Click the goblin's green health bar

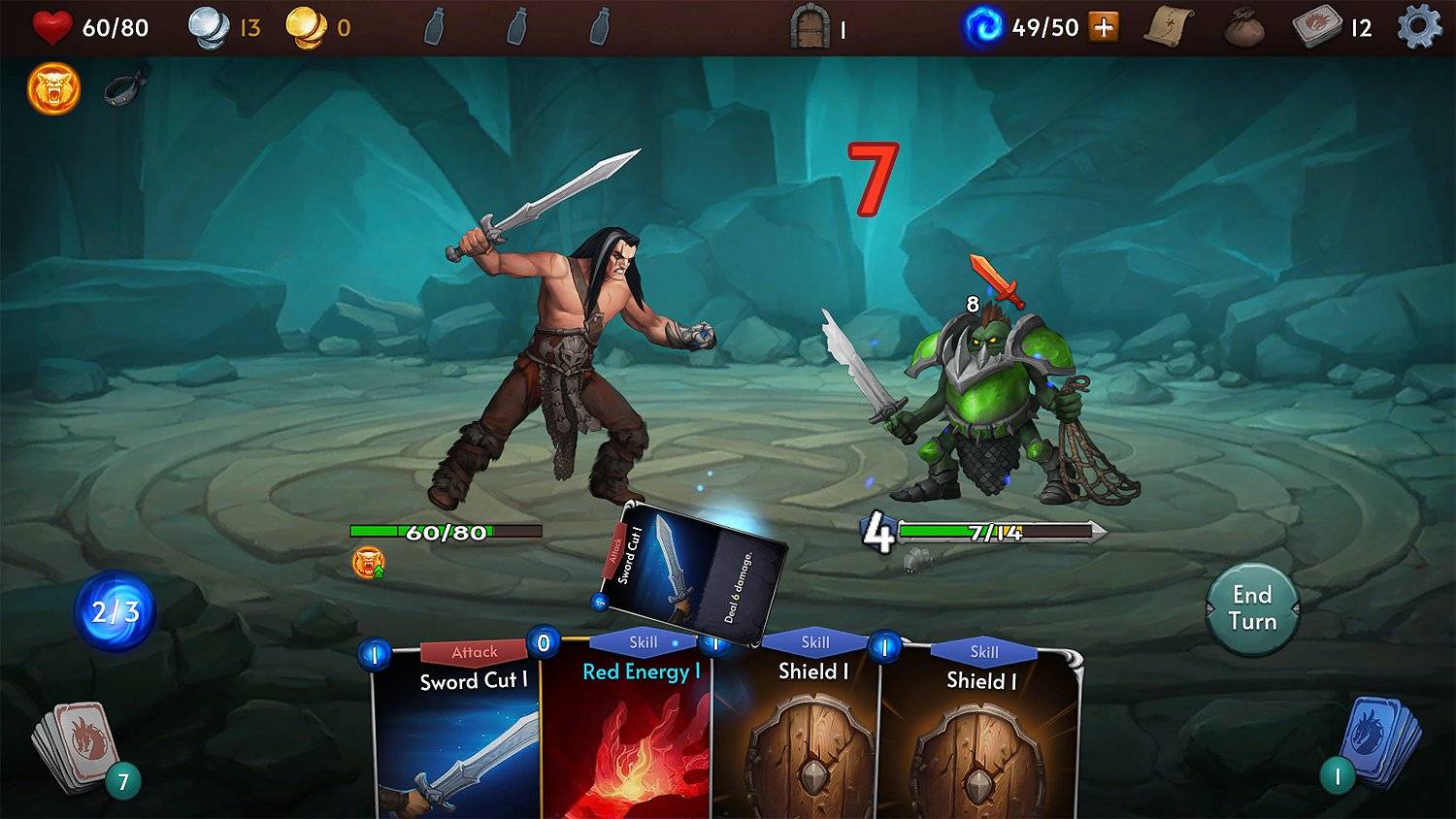click(1000, 530)
